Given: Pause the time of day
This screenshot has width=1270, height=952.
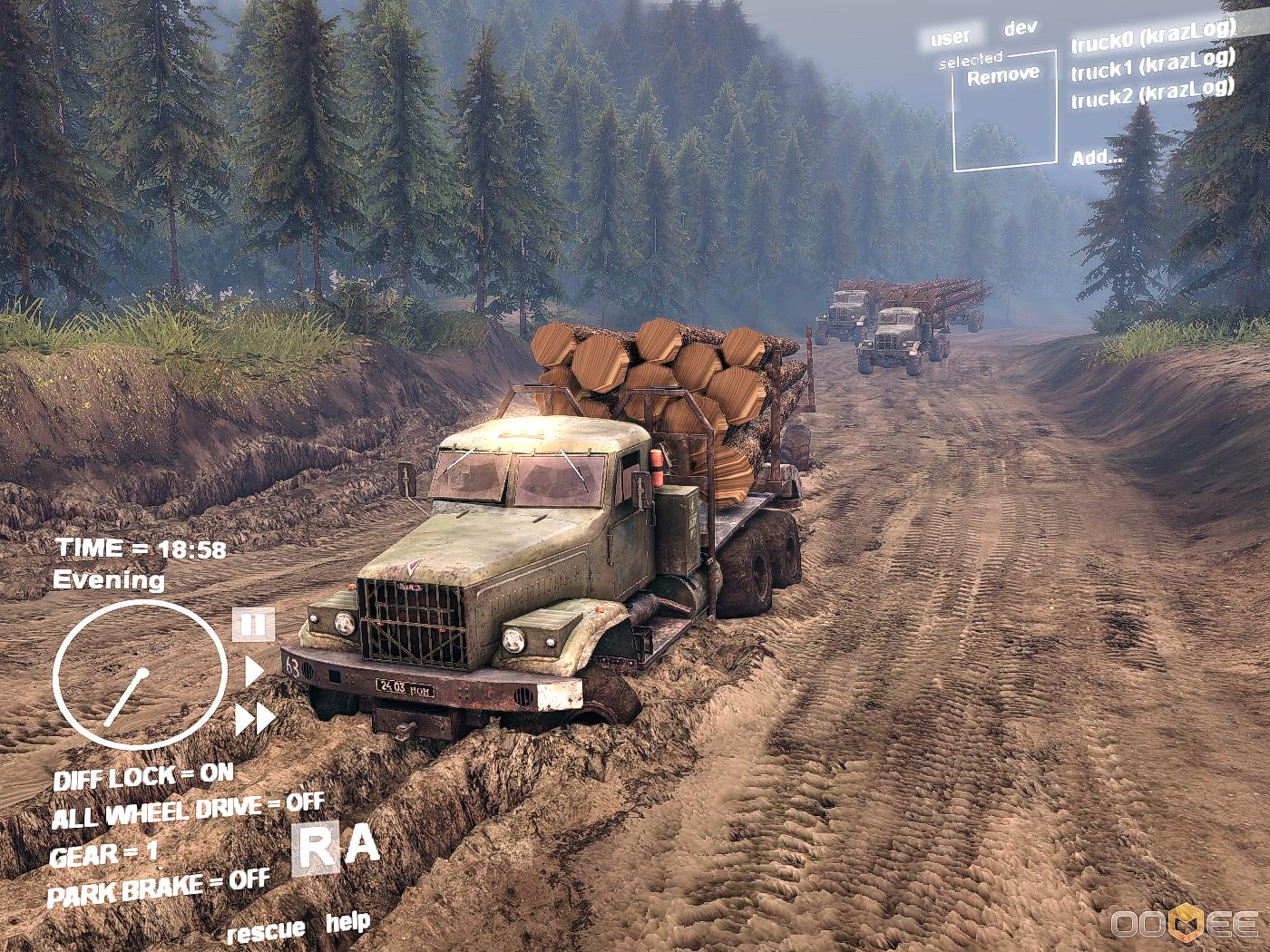Looking at the screenshot, I should 253,624.
